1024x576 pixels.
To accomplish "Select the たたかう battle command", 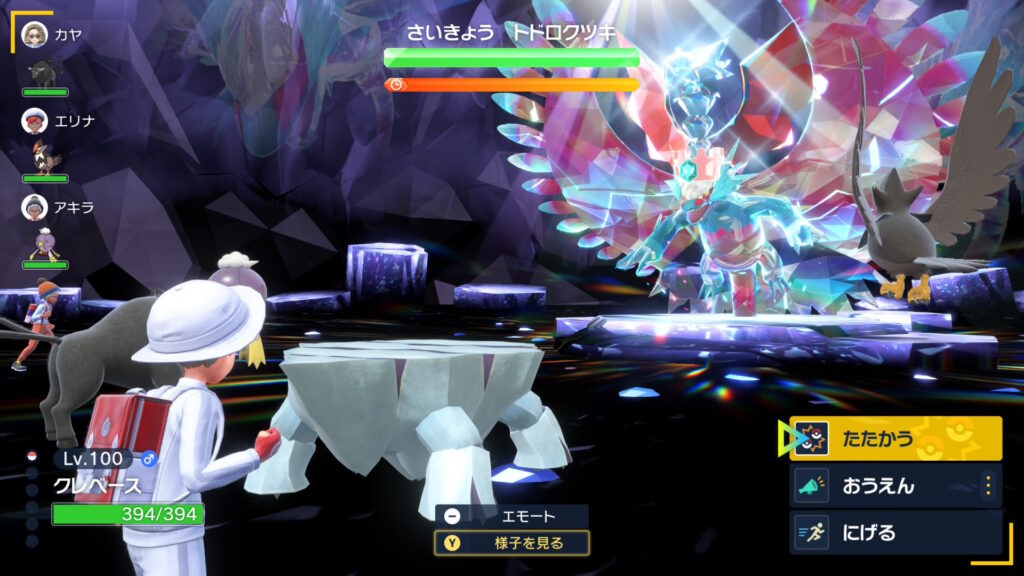I will [895, 438].
